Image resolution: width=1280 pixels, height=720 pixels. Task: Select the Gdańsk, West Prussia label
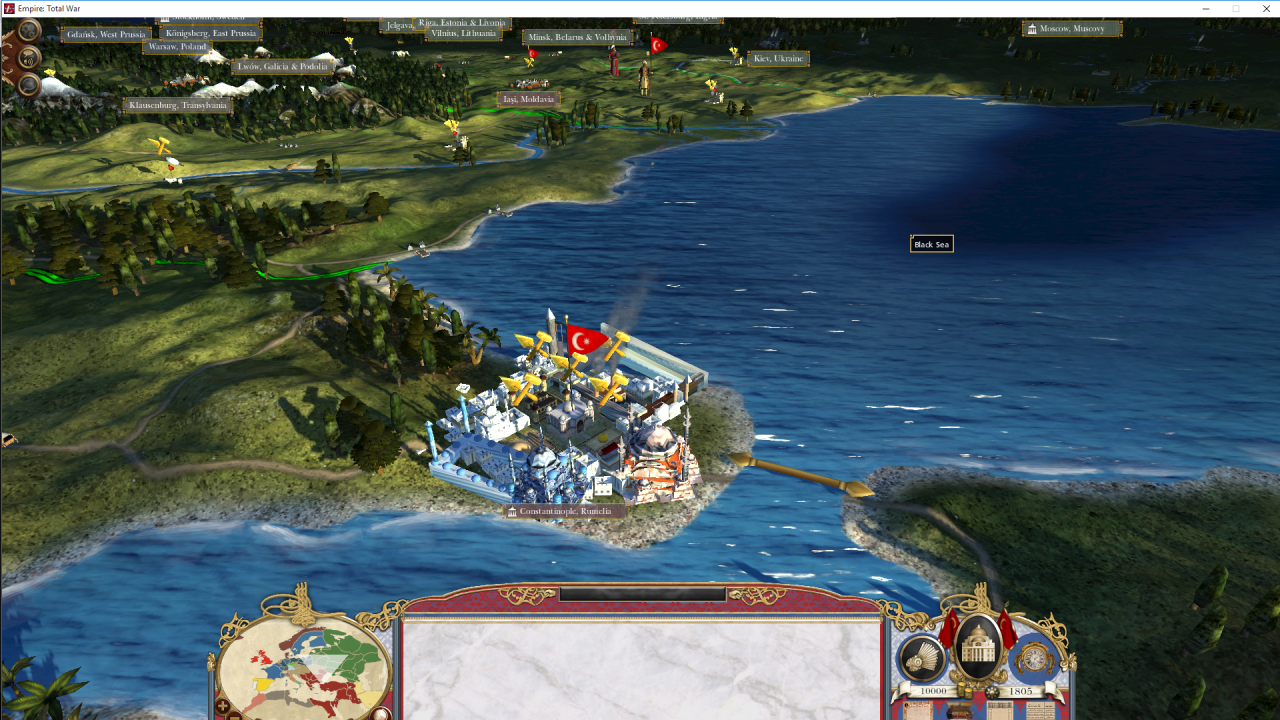106,35
